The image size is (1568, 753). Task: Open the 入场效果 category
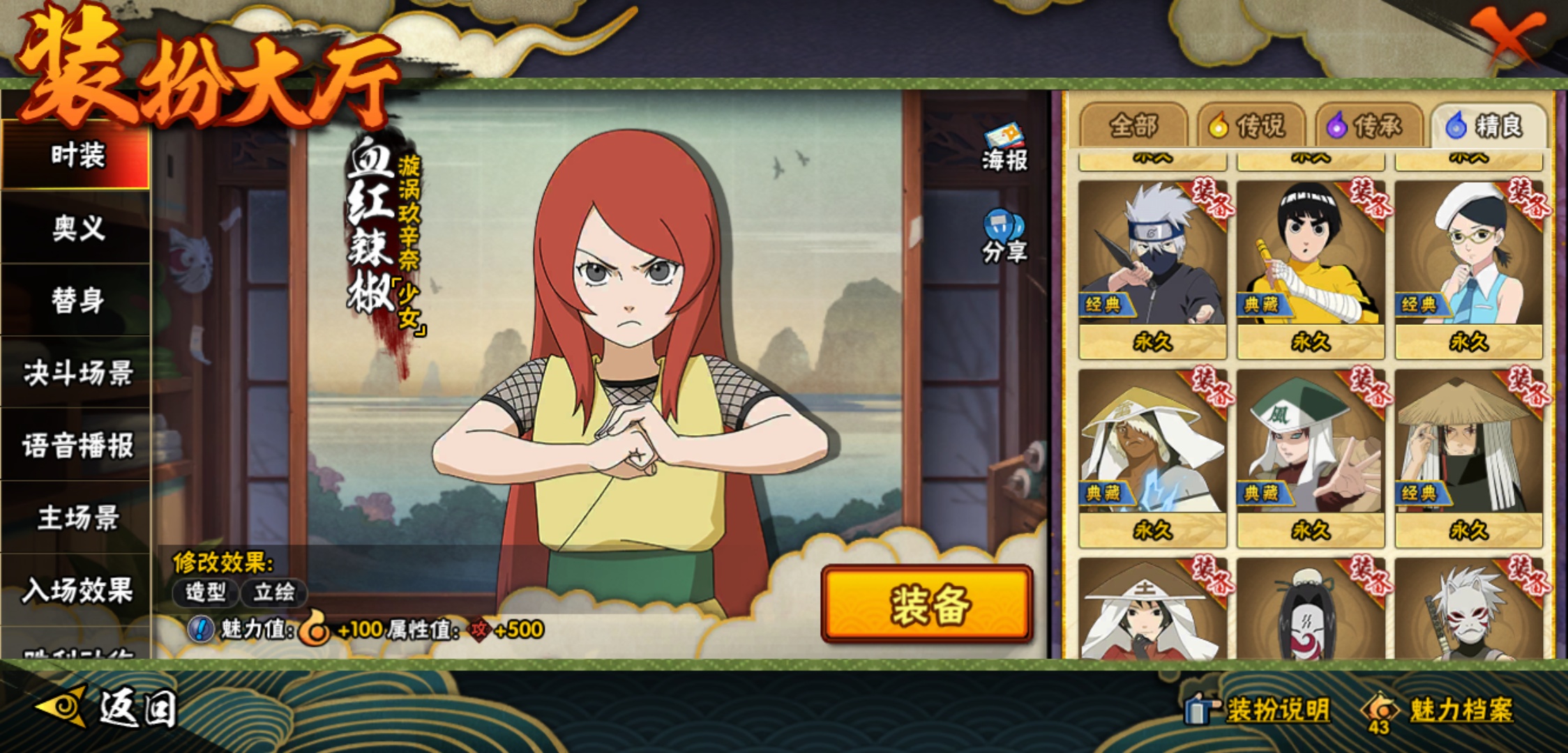(x=77, y=591)
